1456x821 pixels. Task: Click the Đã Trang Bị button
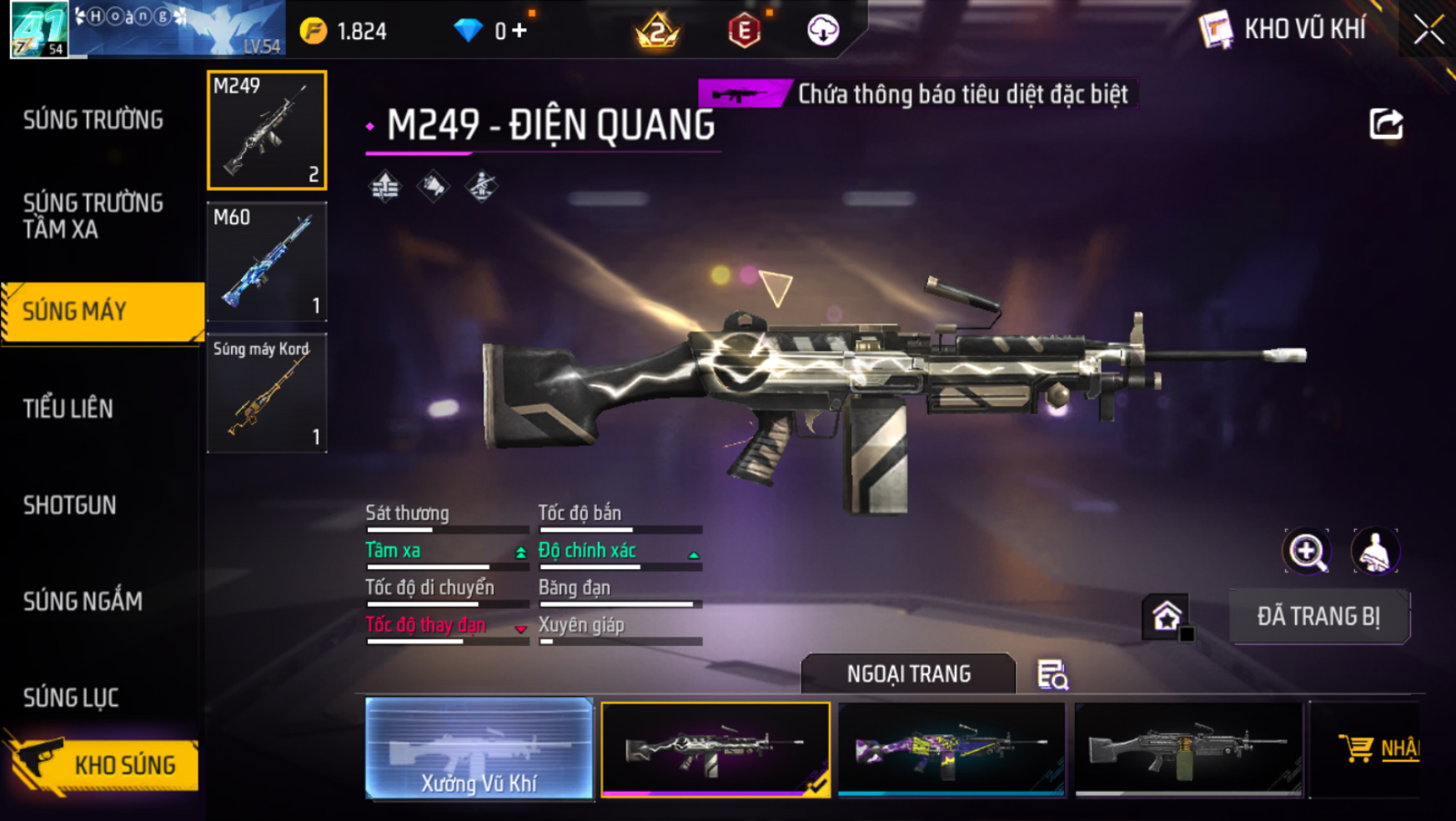tap(1318, 617)
